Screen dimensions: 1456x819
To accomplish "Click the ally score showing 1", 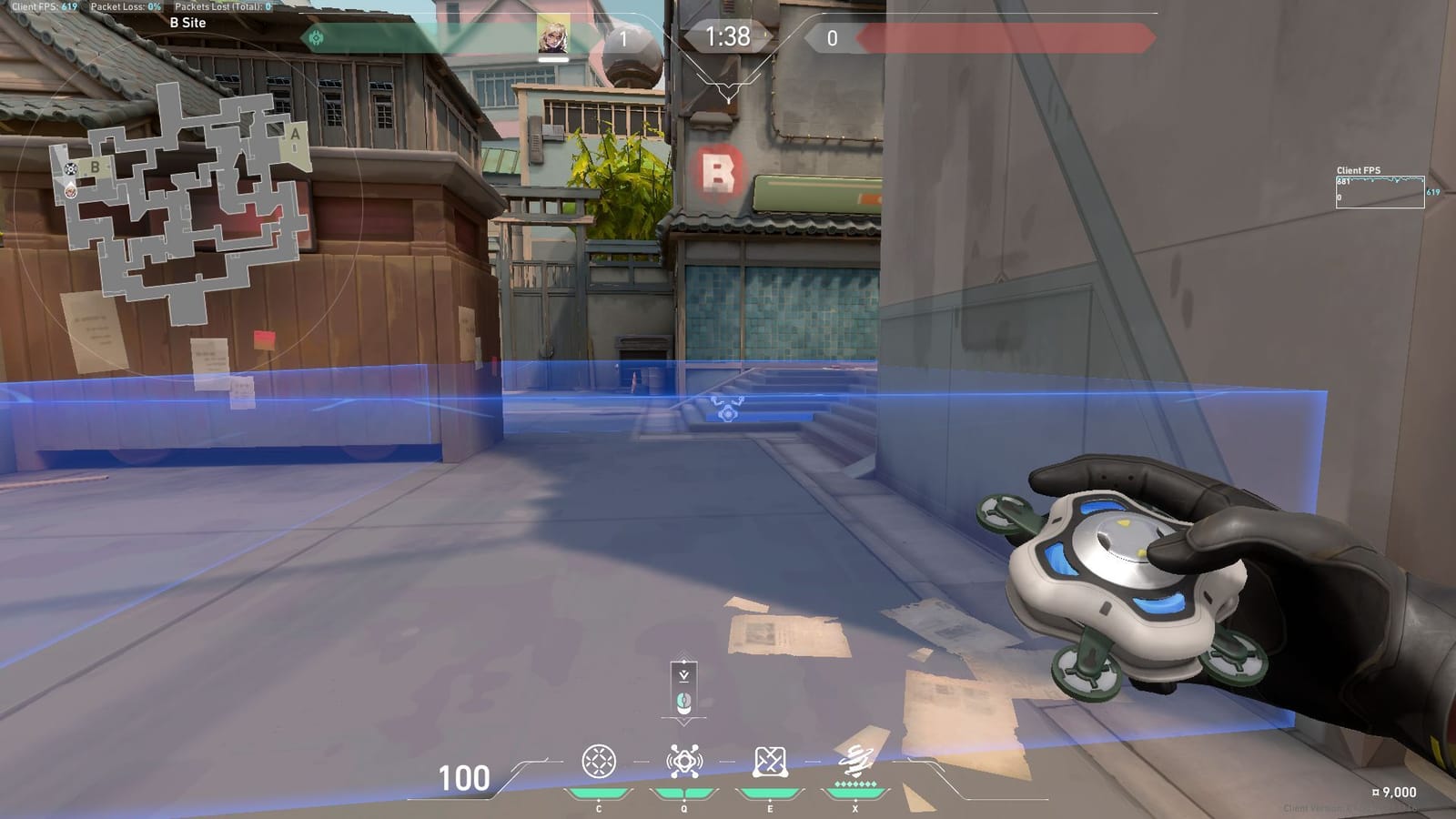I will click(623, 39).
